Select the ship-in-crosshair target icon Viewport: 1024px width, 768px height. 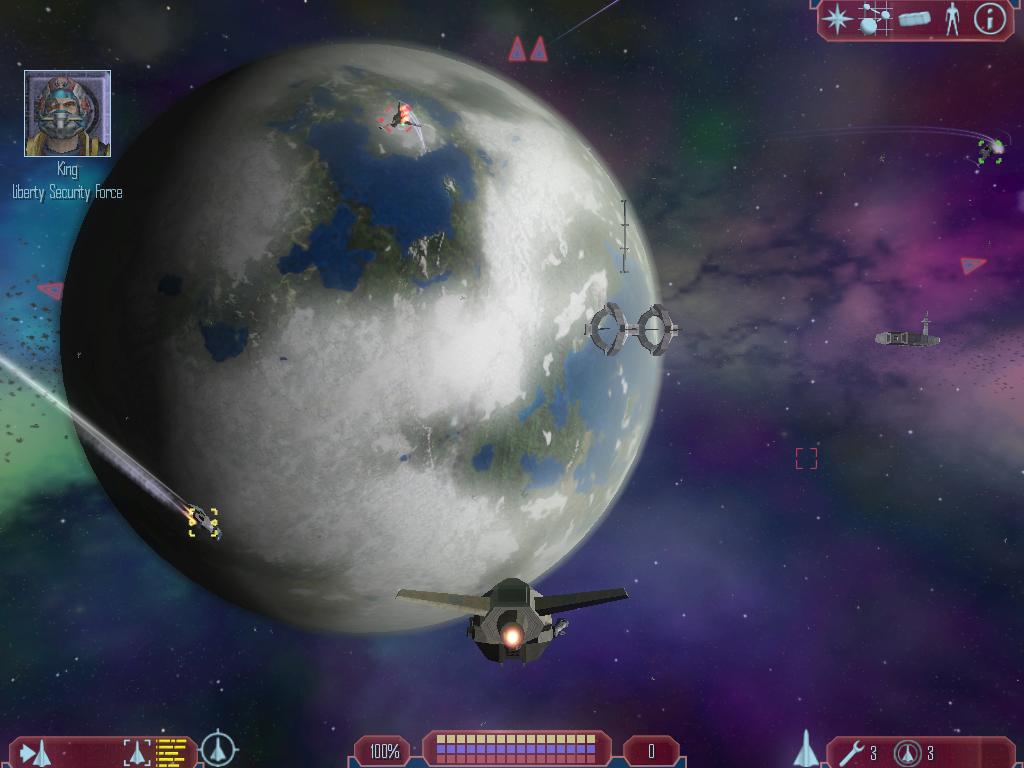218,749
